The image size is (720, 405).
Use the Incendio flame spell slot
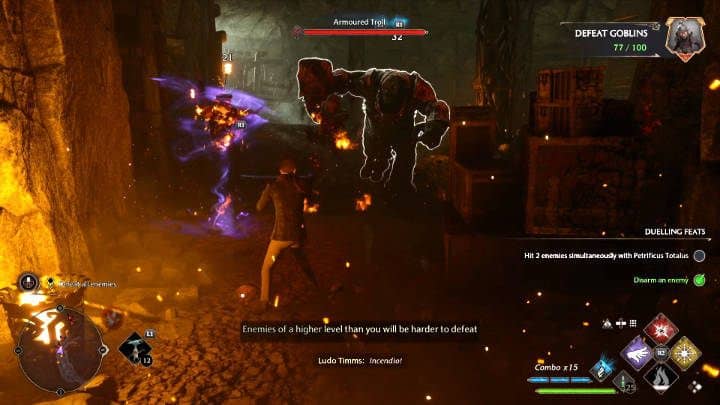coord(662,378)
